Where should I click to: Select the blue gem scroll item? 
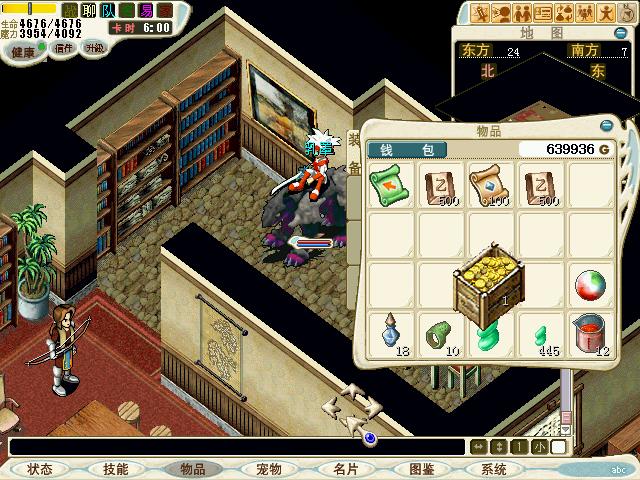488,185
